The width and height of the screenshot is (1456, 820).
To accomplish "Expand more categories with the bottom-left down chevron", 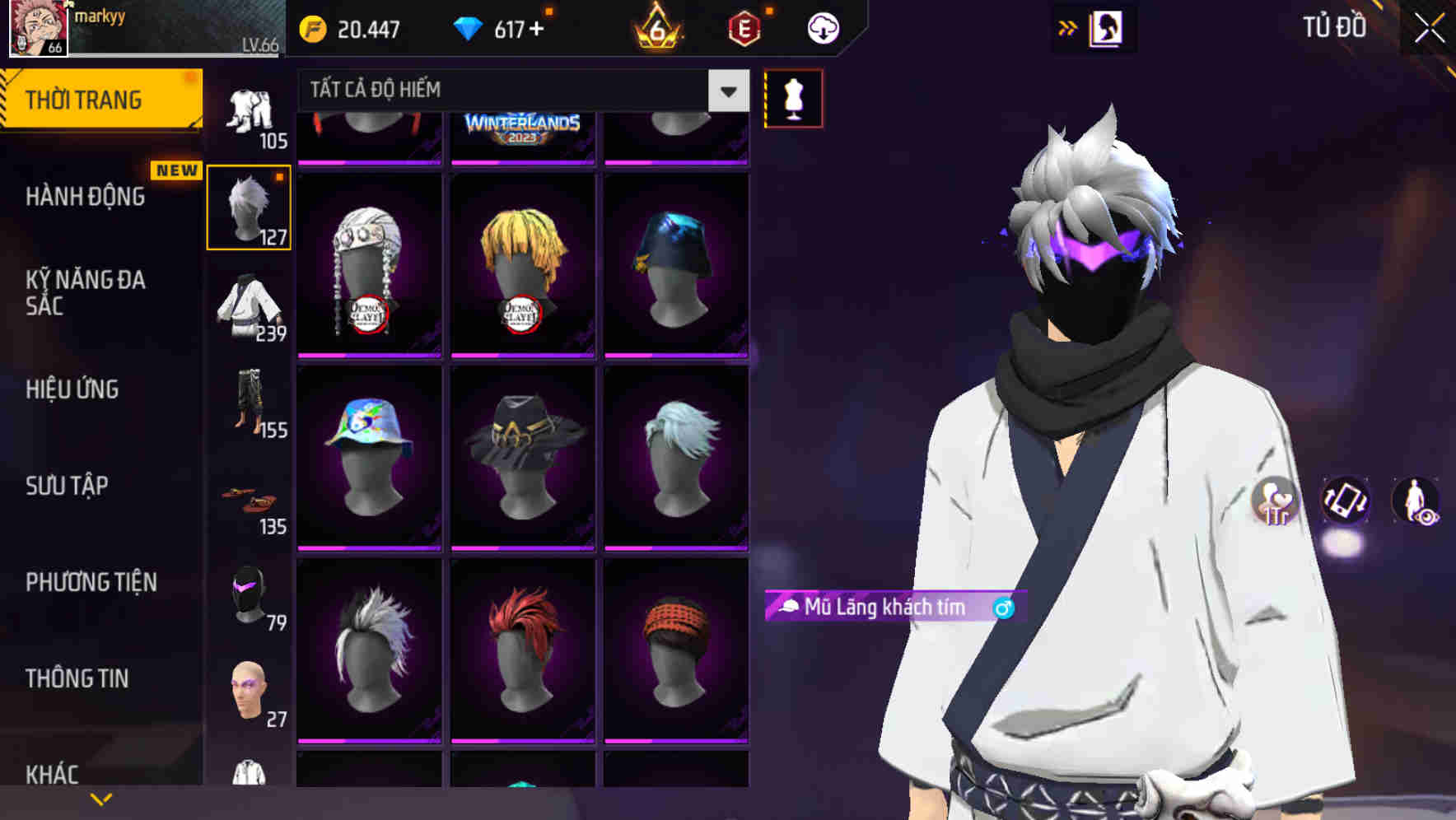I will 101,799.
